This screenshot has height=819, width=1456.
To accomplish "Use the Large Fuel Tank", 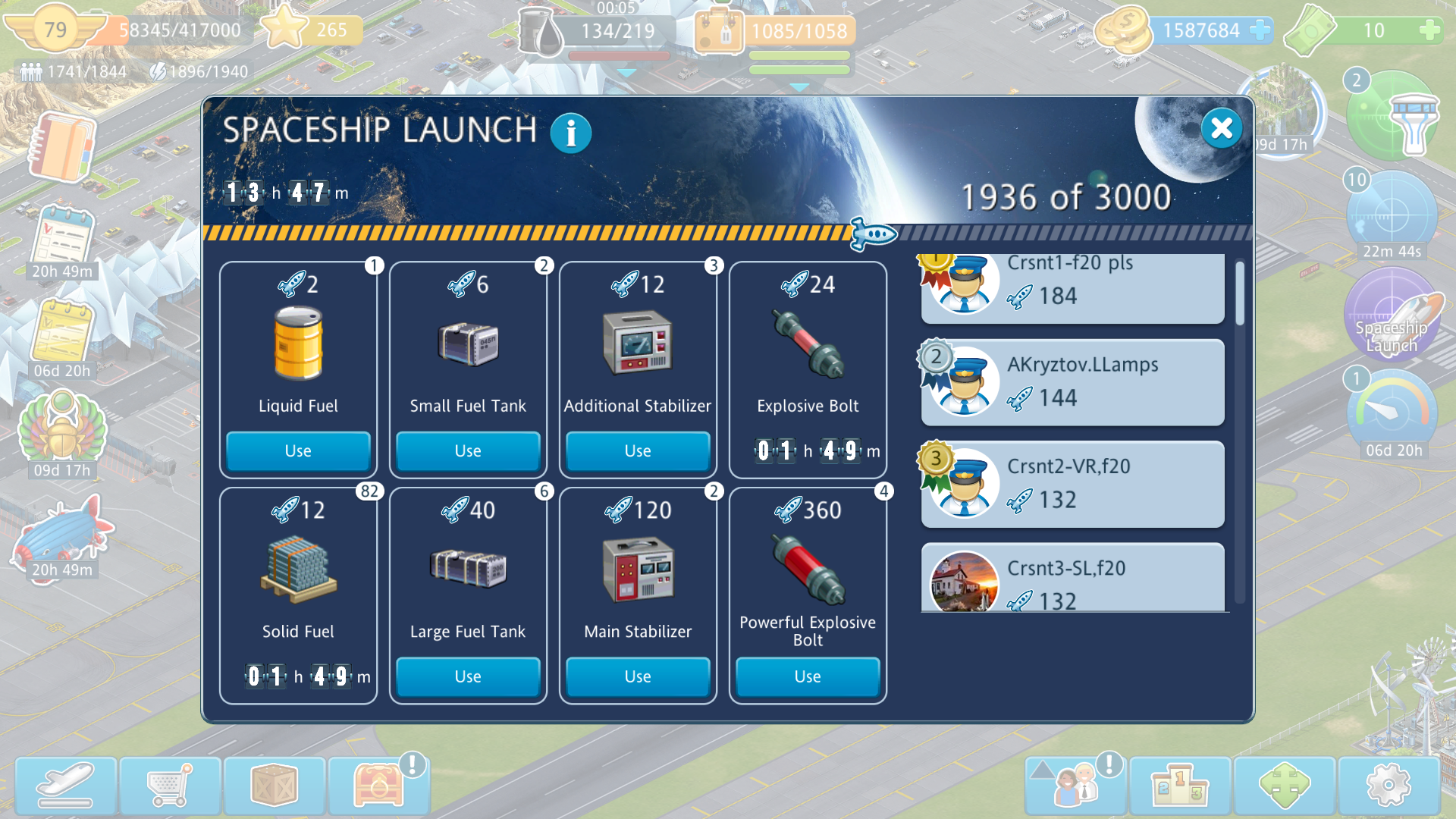I will click(x=468, y=676).
